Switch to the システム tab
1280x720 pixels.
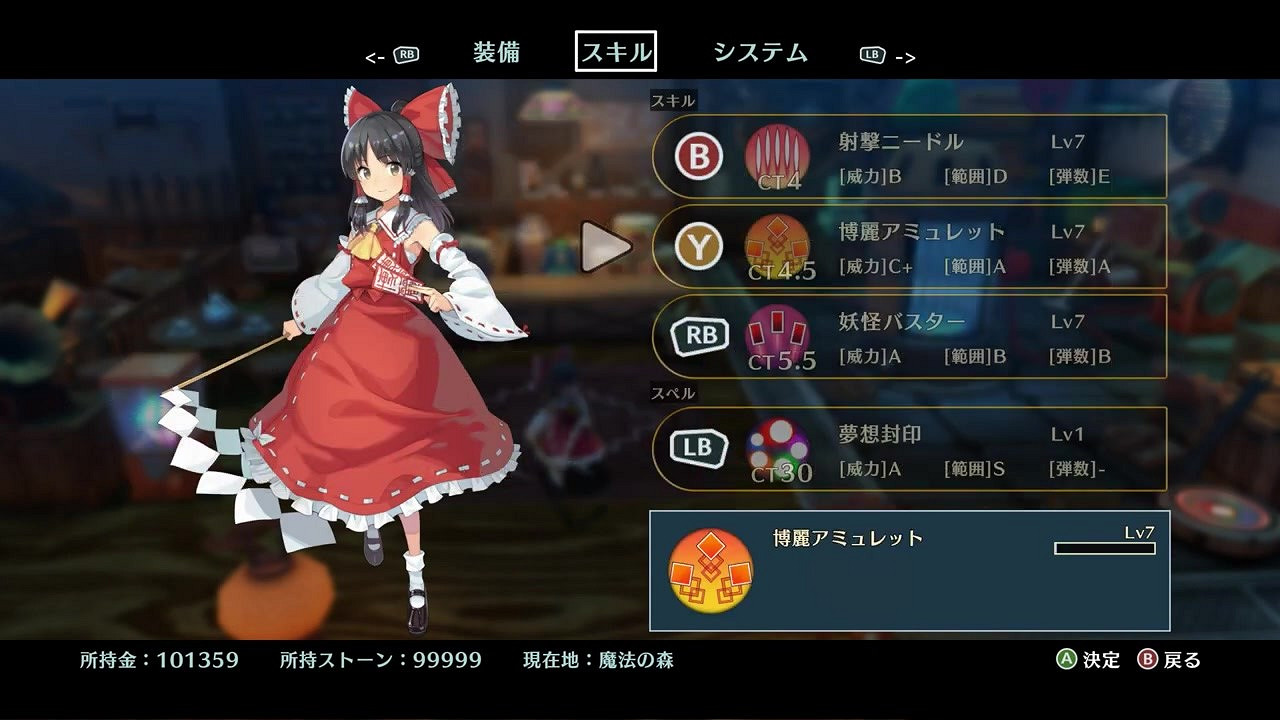tap(761, 52)
